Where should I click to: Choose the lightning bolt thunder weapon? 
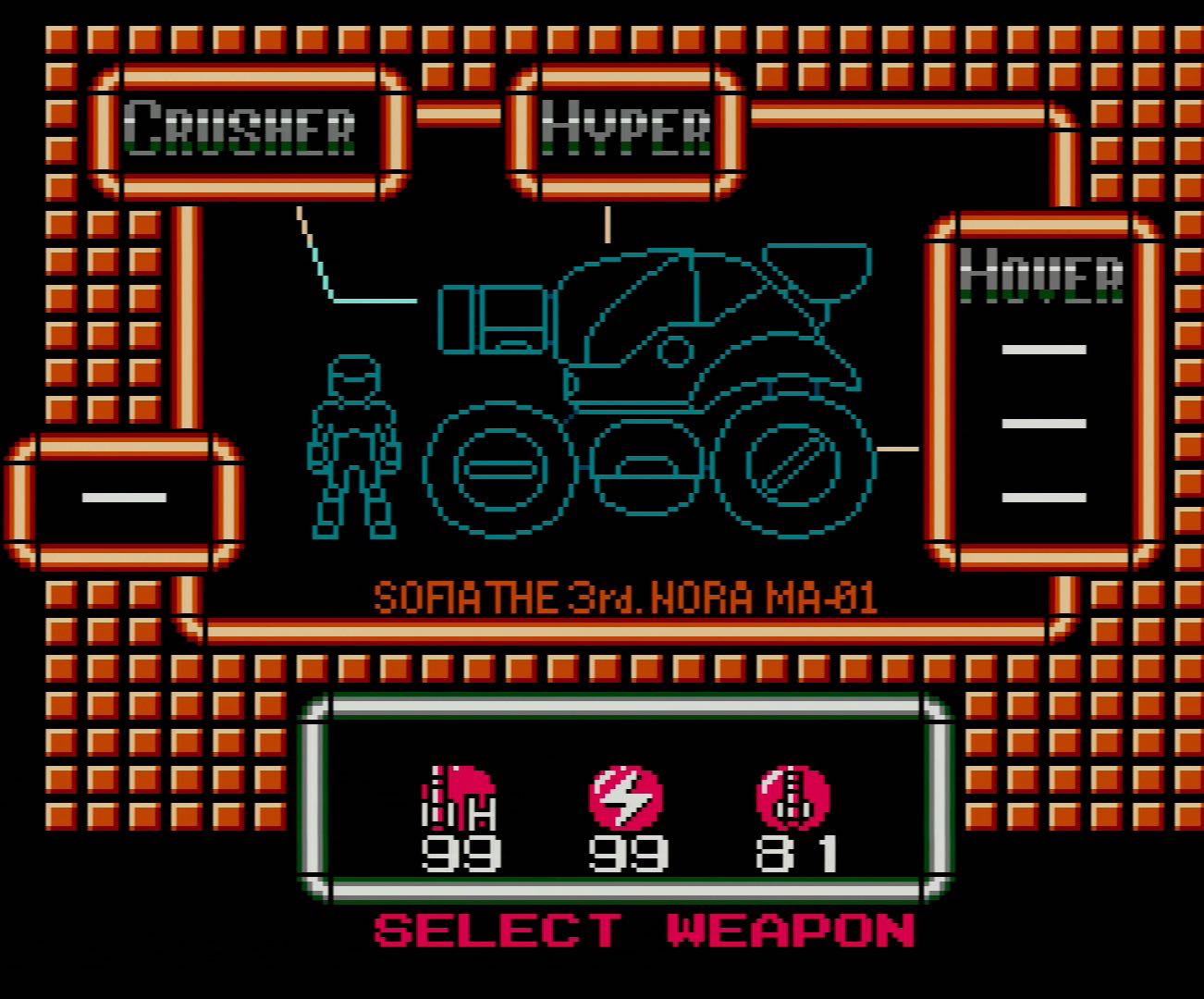(626, 797)
